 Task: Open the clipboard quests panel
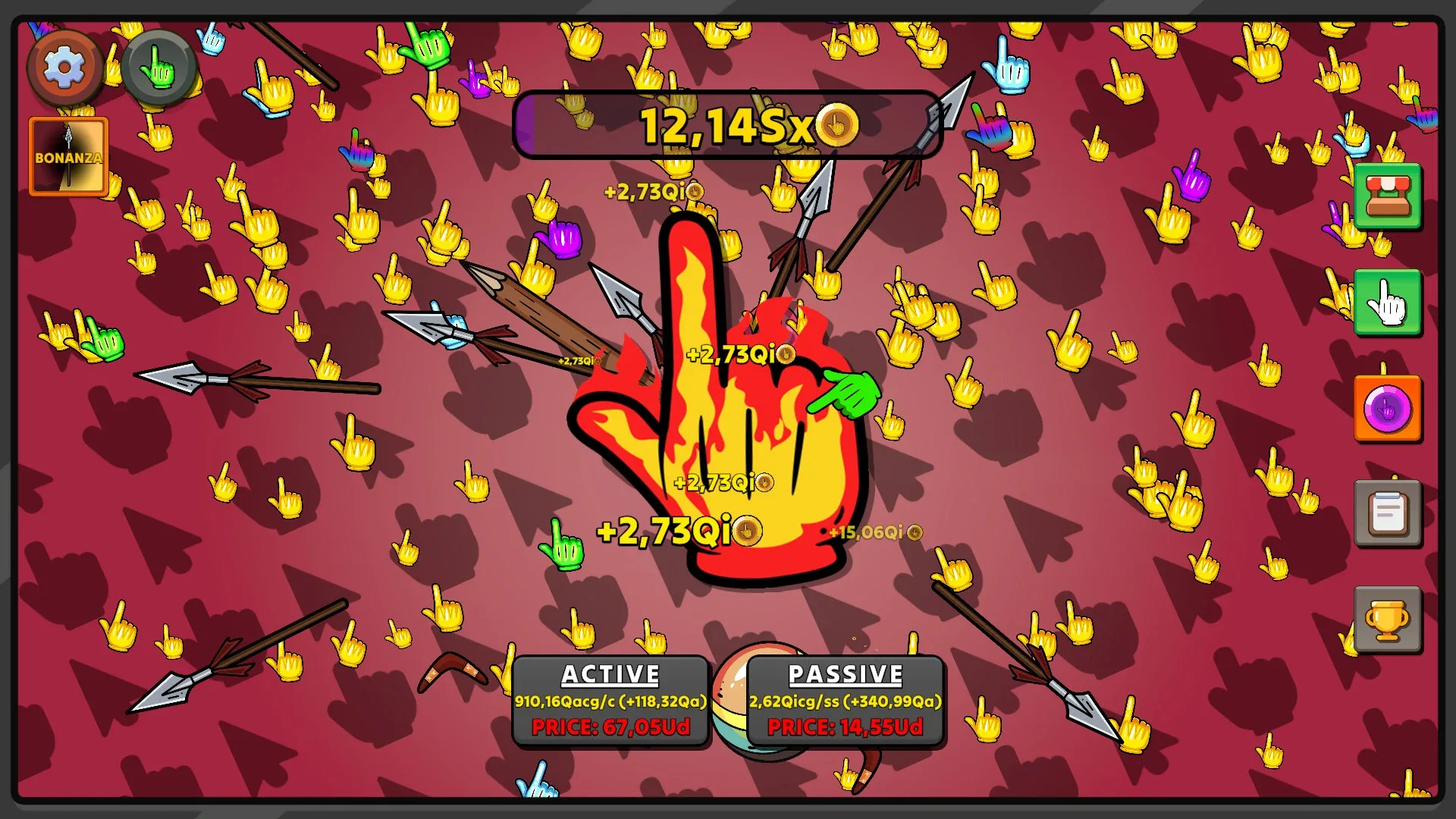pos(1388,513)
